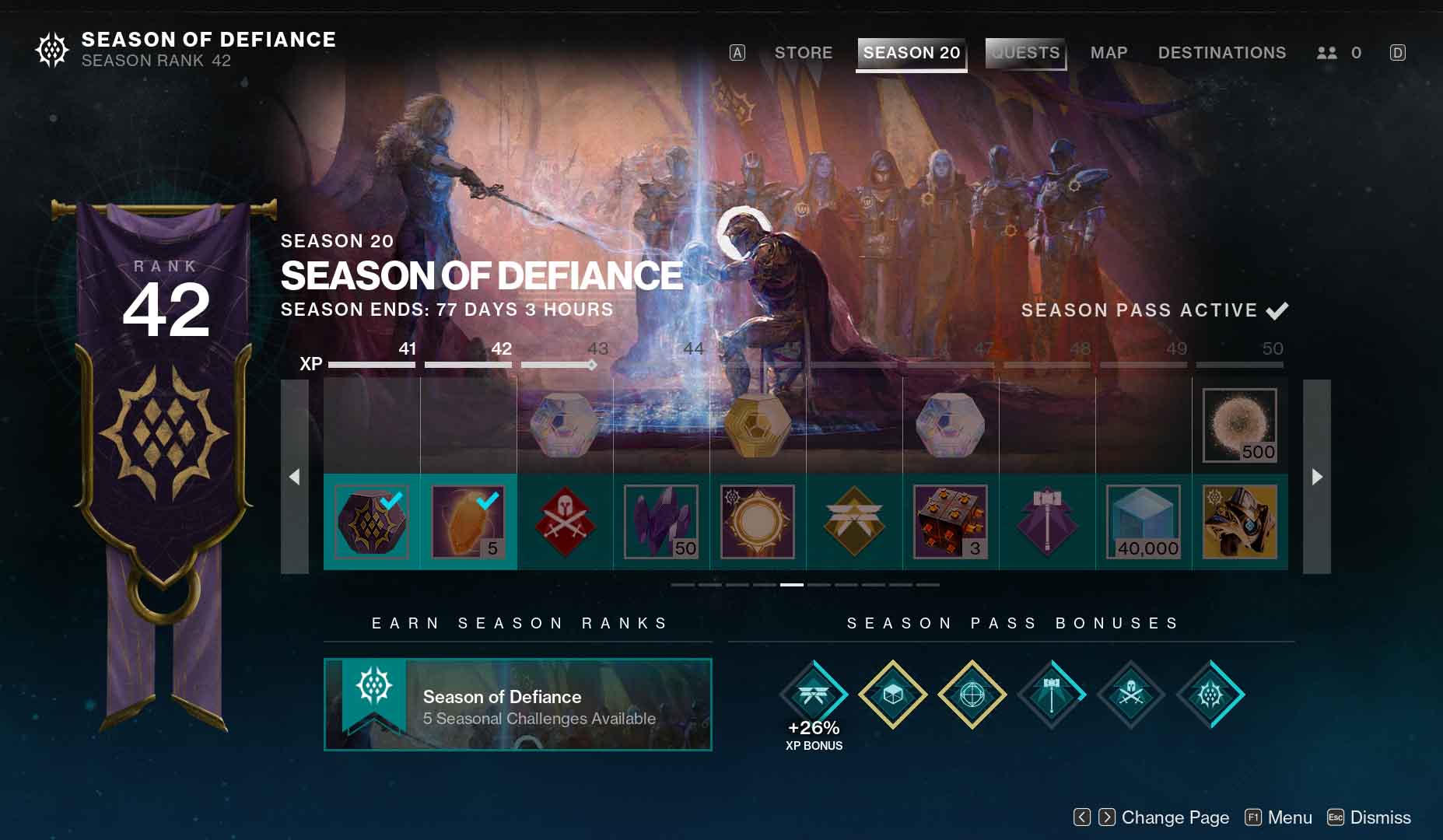Screen dimensions: 1443x840
Task: Activate the crossed swords Crucible bonus perk
Action: click(1130, 695)
